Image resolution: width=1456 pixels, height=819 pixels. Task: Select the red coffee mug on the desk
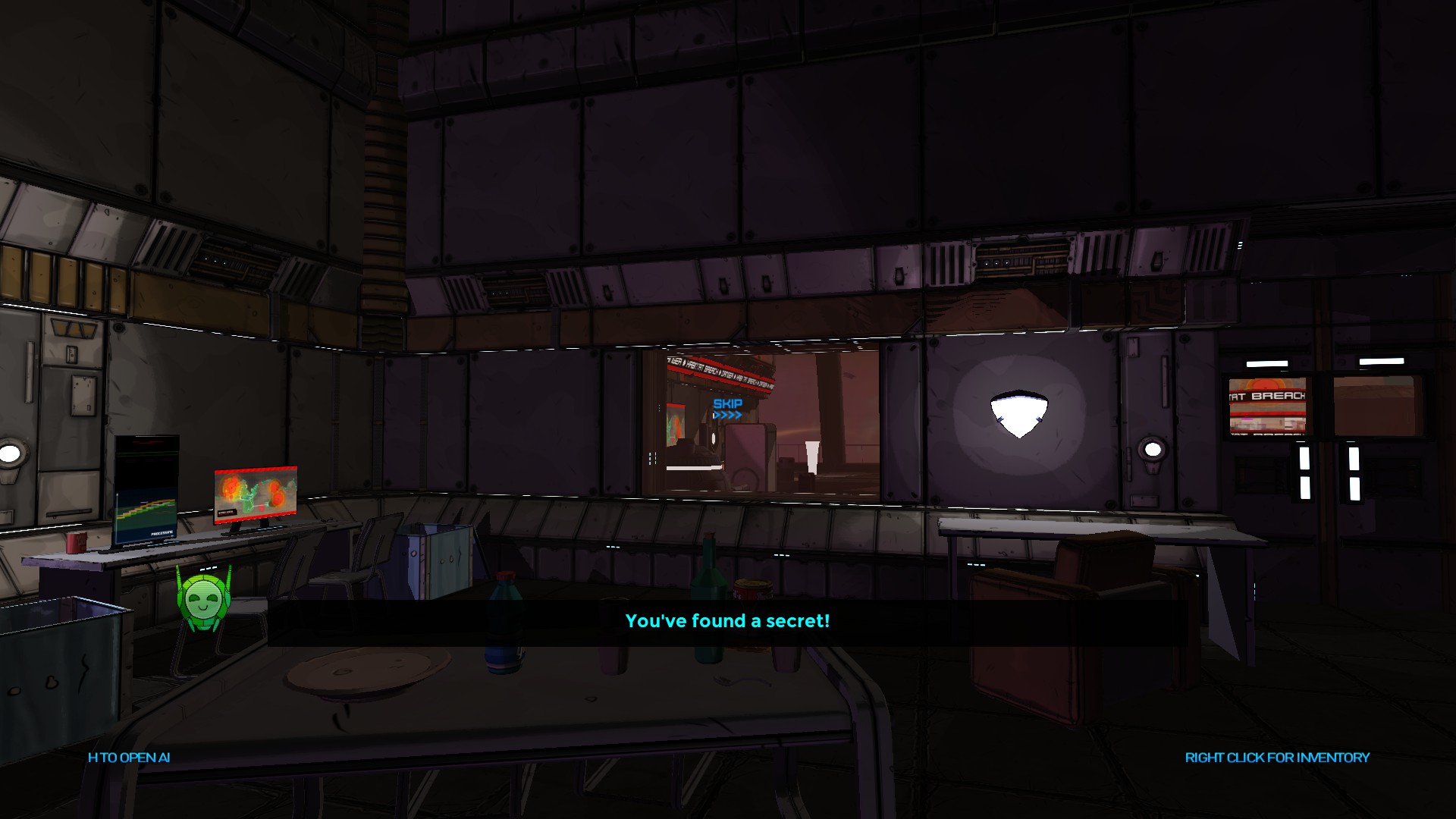tap(76, 543)
